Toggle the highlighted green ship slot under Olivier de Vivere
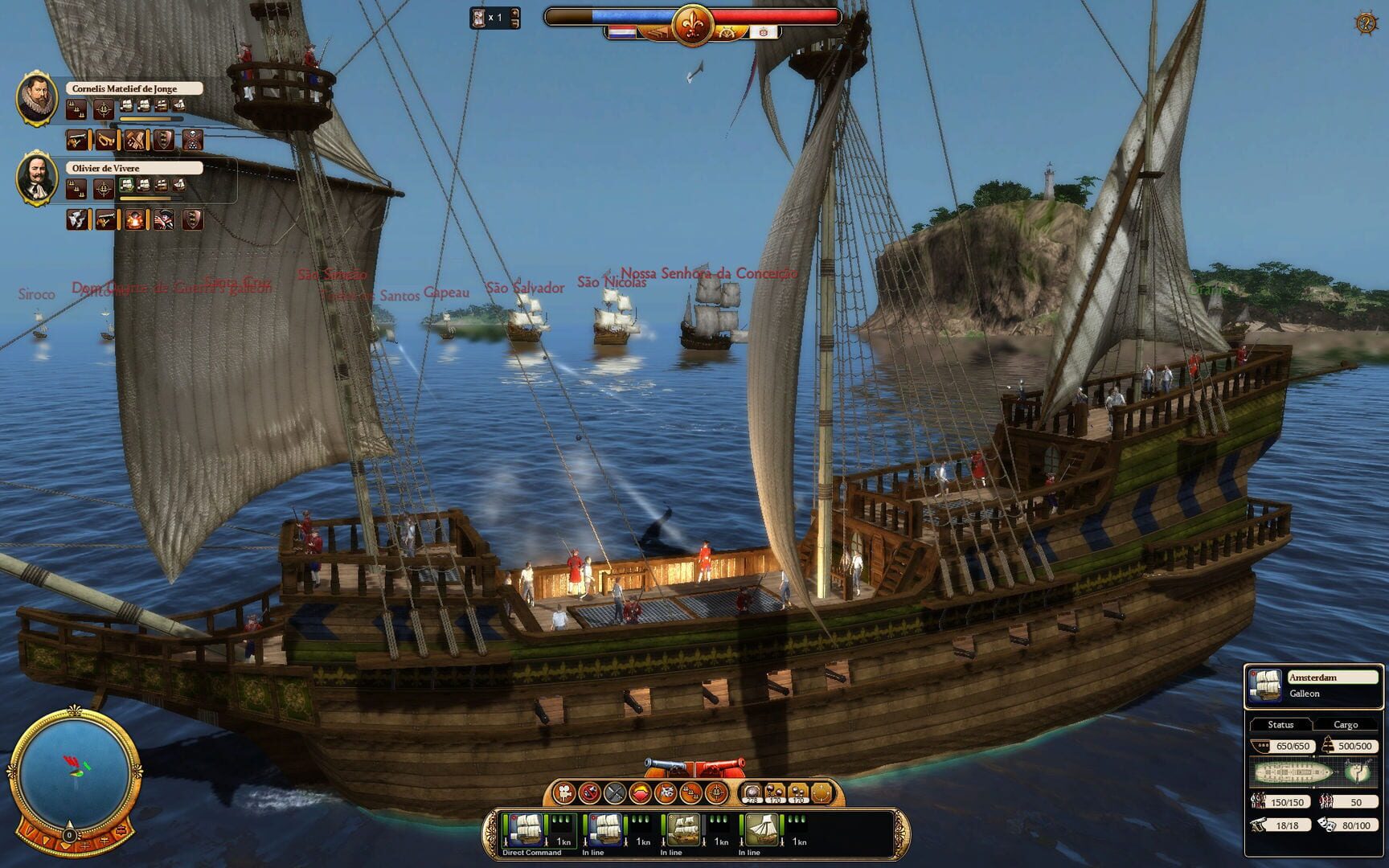 pos(126,185)
